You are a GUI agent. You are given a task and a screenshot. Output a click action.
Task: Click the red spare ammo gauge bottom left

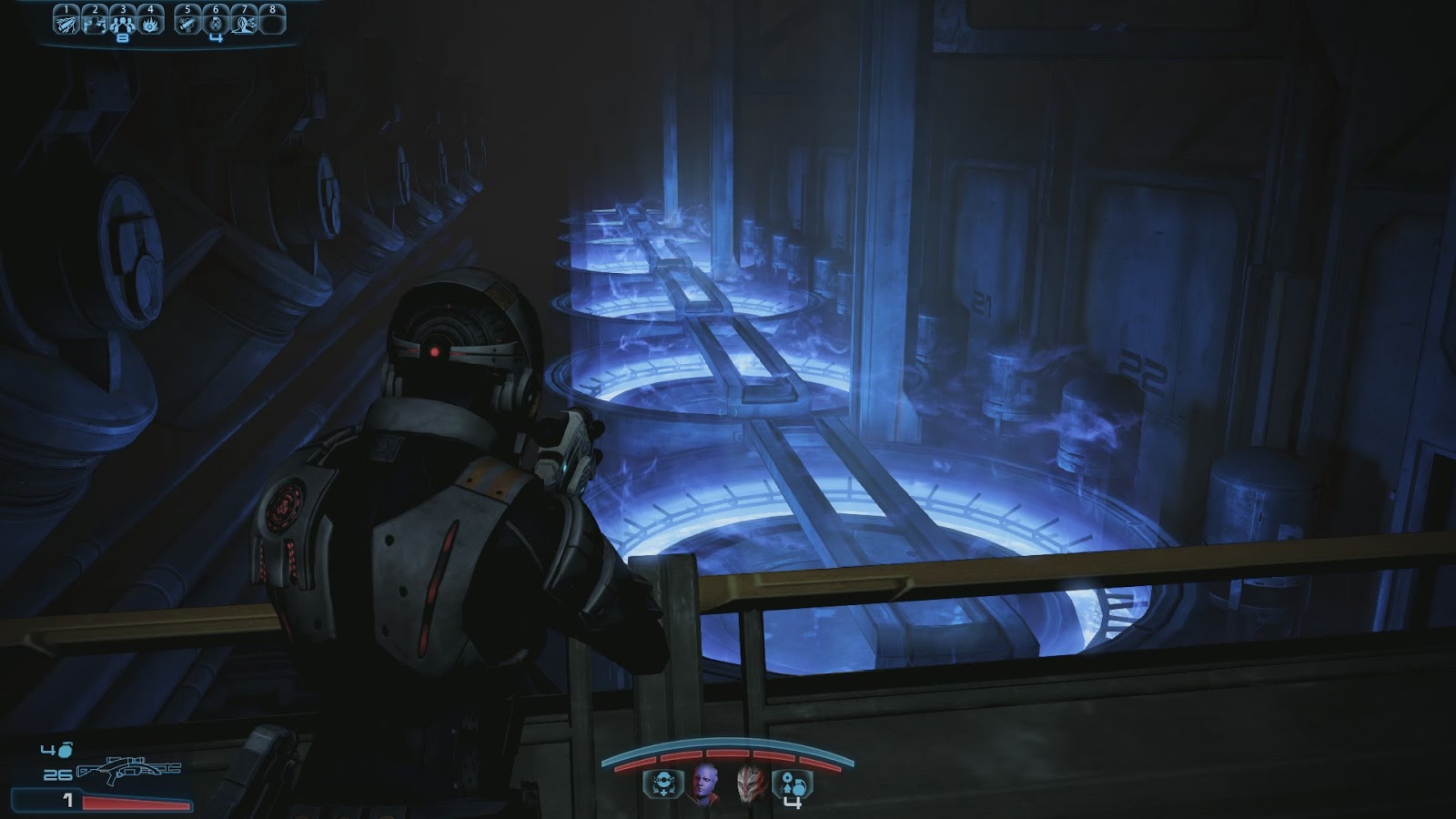pos(136,803)
